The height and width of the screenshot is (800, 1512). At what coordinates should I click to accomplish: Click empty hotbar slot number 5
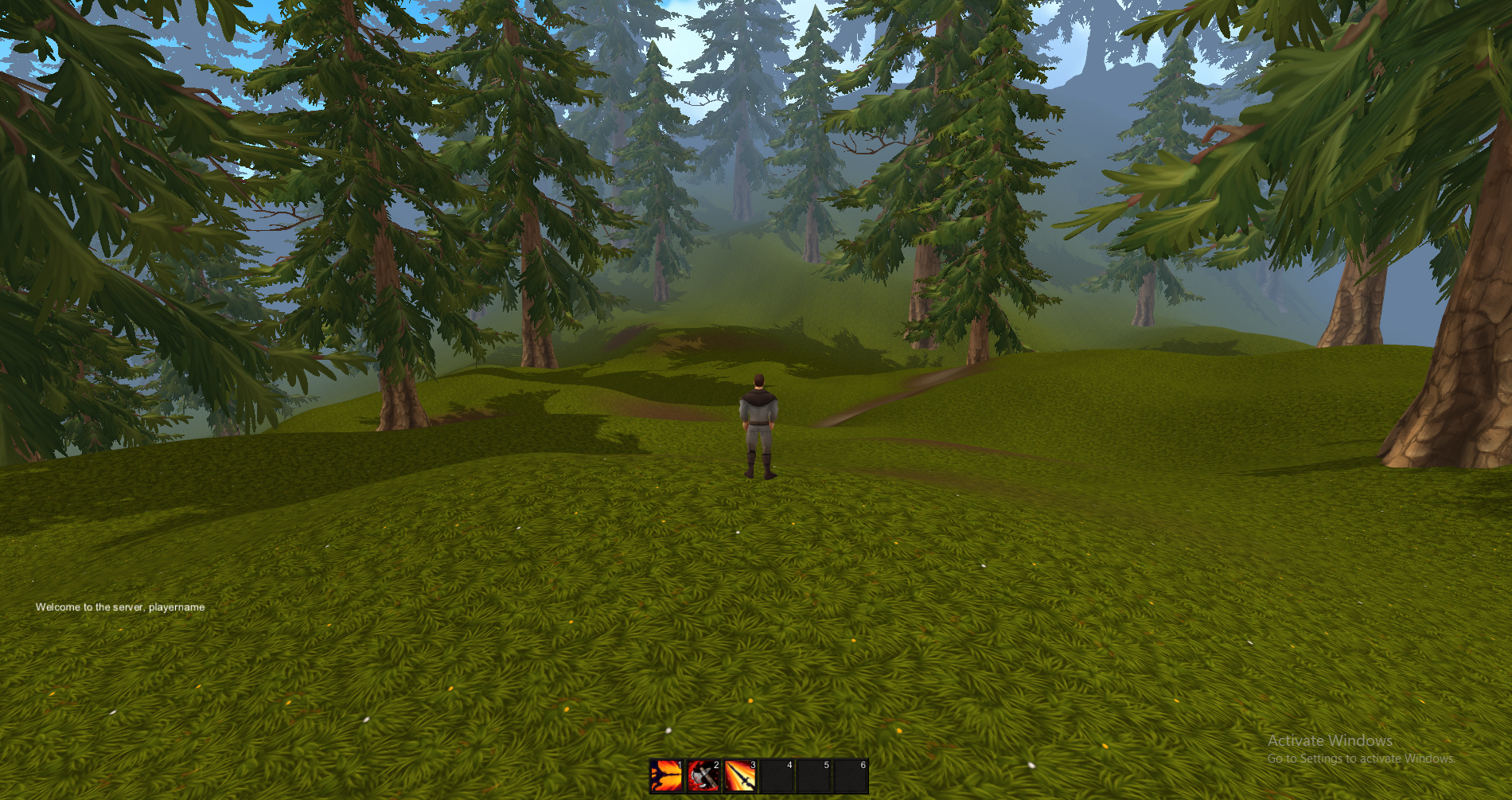click(x=813, y=776)
